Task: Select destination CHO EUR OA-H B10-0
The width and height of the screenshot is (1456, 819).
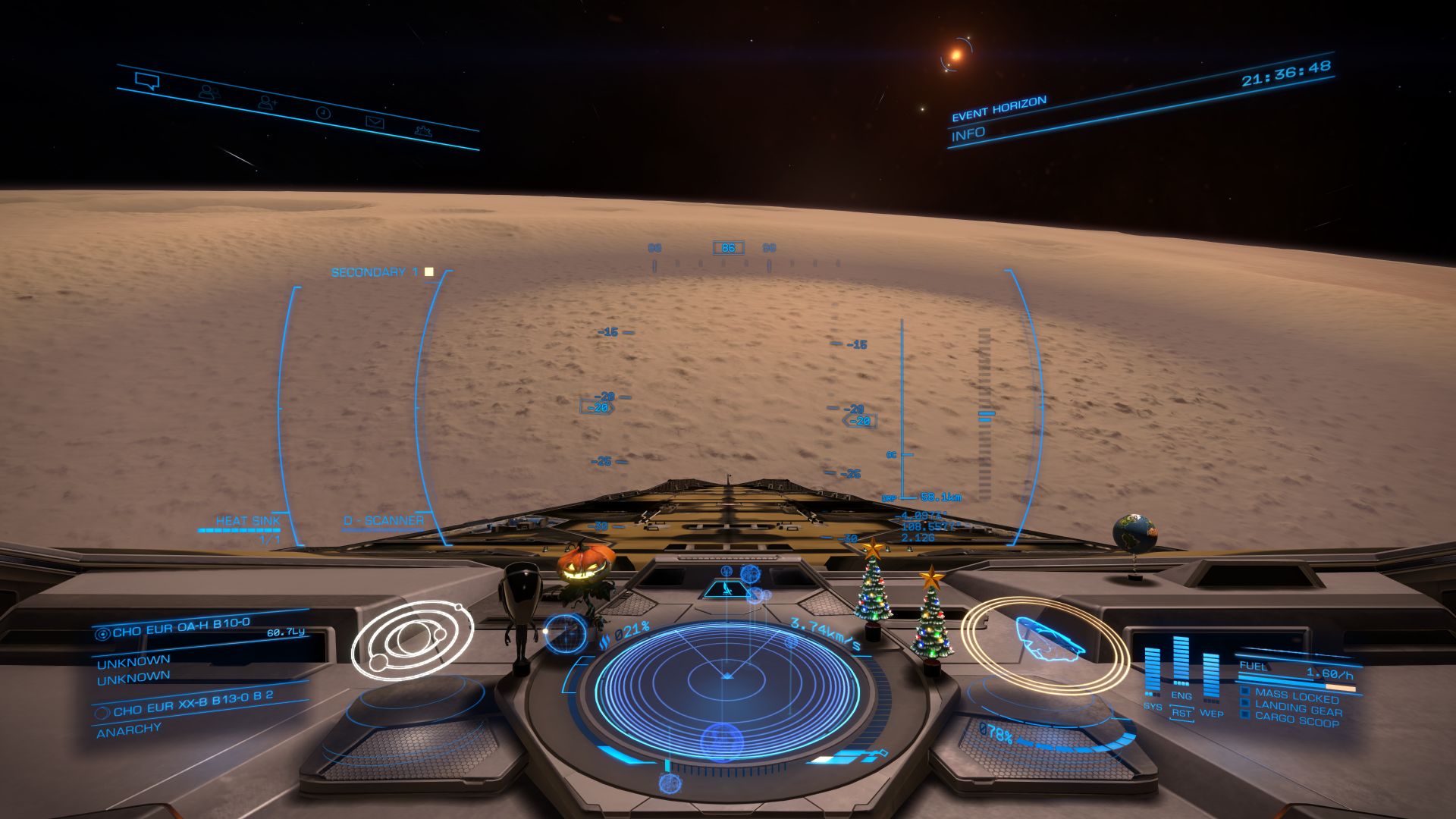Action: 180,626
